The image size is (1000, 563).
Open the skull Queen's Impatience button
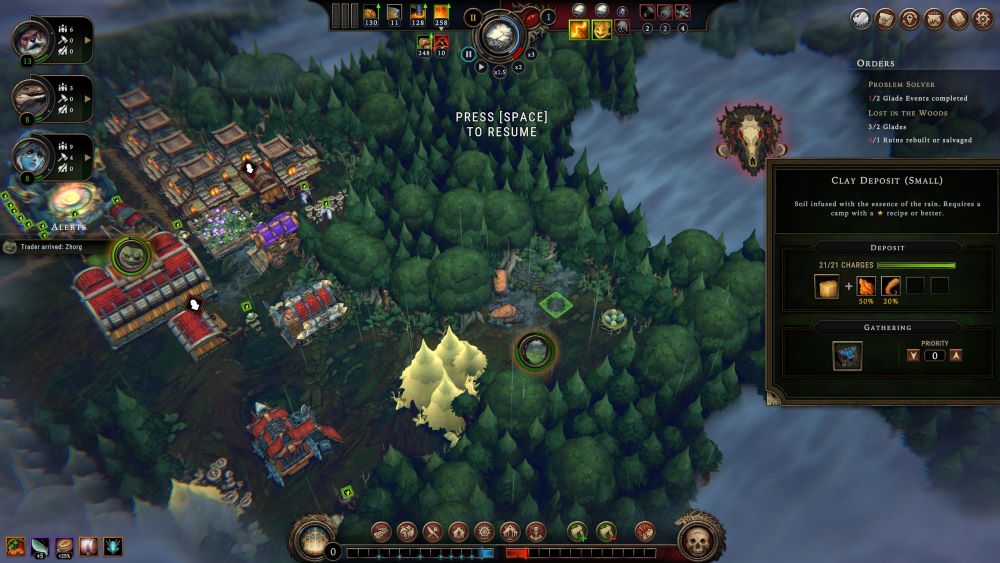click(x=700, y=540)
